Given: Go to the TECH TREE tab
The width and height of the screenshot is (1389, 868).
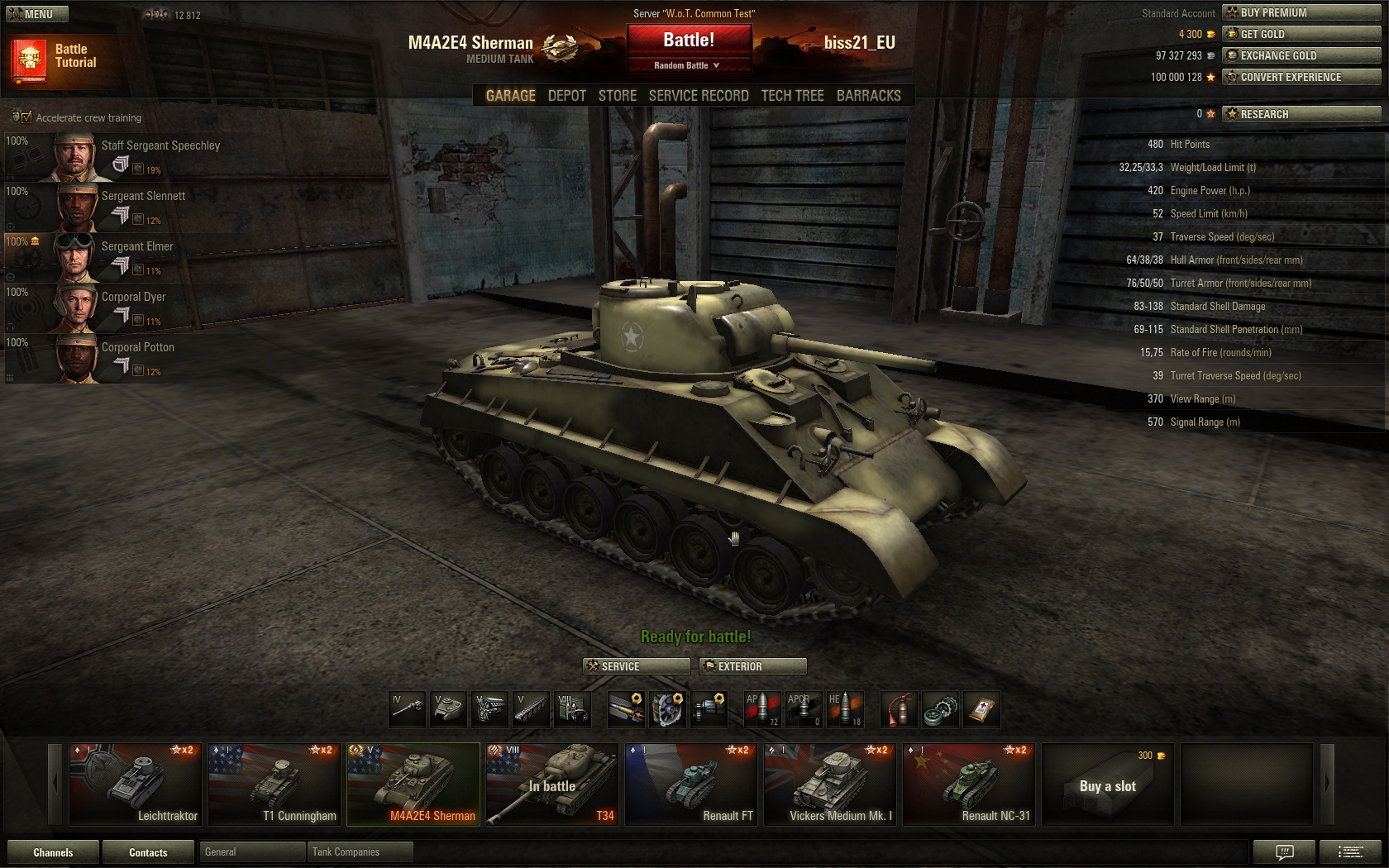Looking at the screenshot, I should coord(792,96).
